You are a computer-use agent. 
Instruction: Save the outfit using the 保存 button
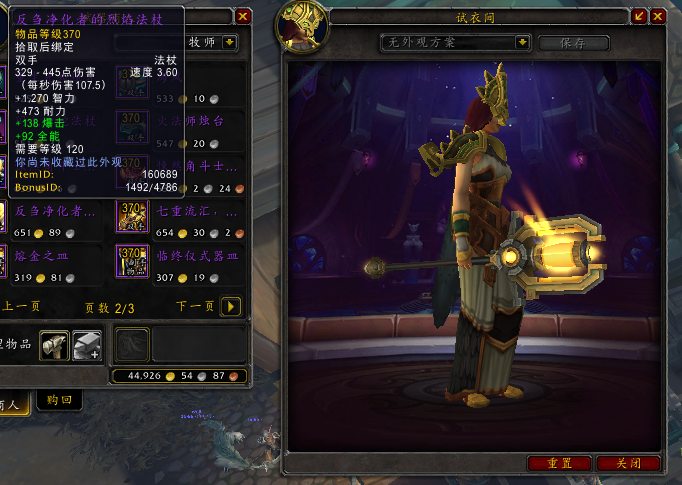tap(574, 43)
